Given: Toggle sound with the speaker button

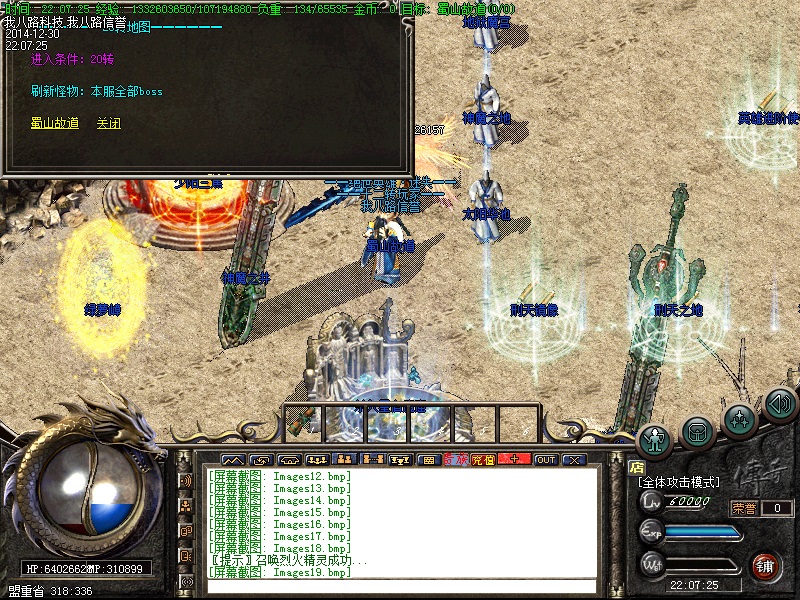Looking at the screenshot, I should [779, 406].
